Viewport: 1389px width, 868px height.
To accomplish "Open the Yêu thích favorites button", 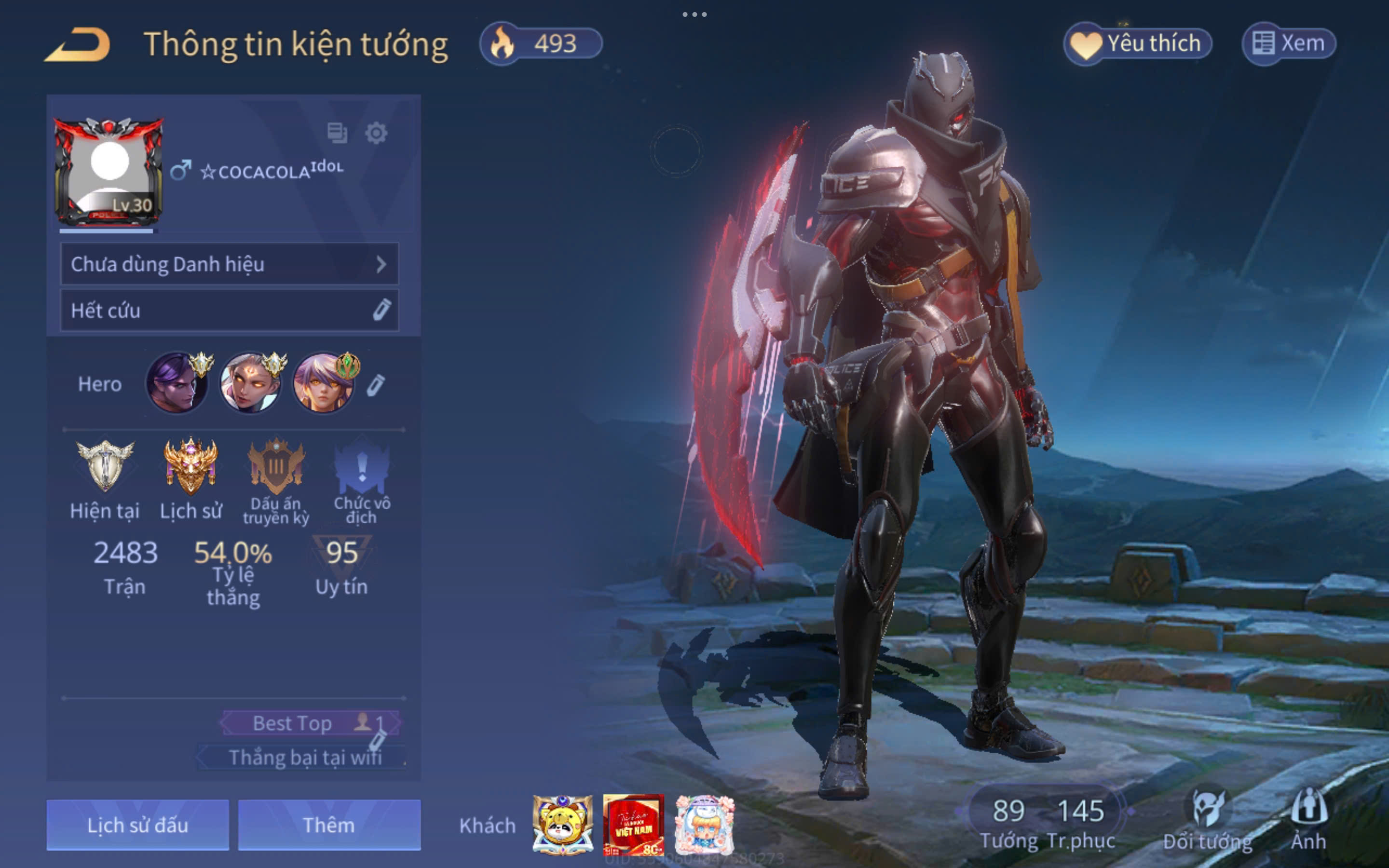I will (1138, 43).
